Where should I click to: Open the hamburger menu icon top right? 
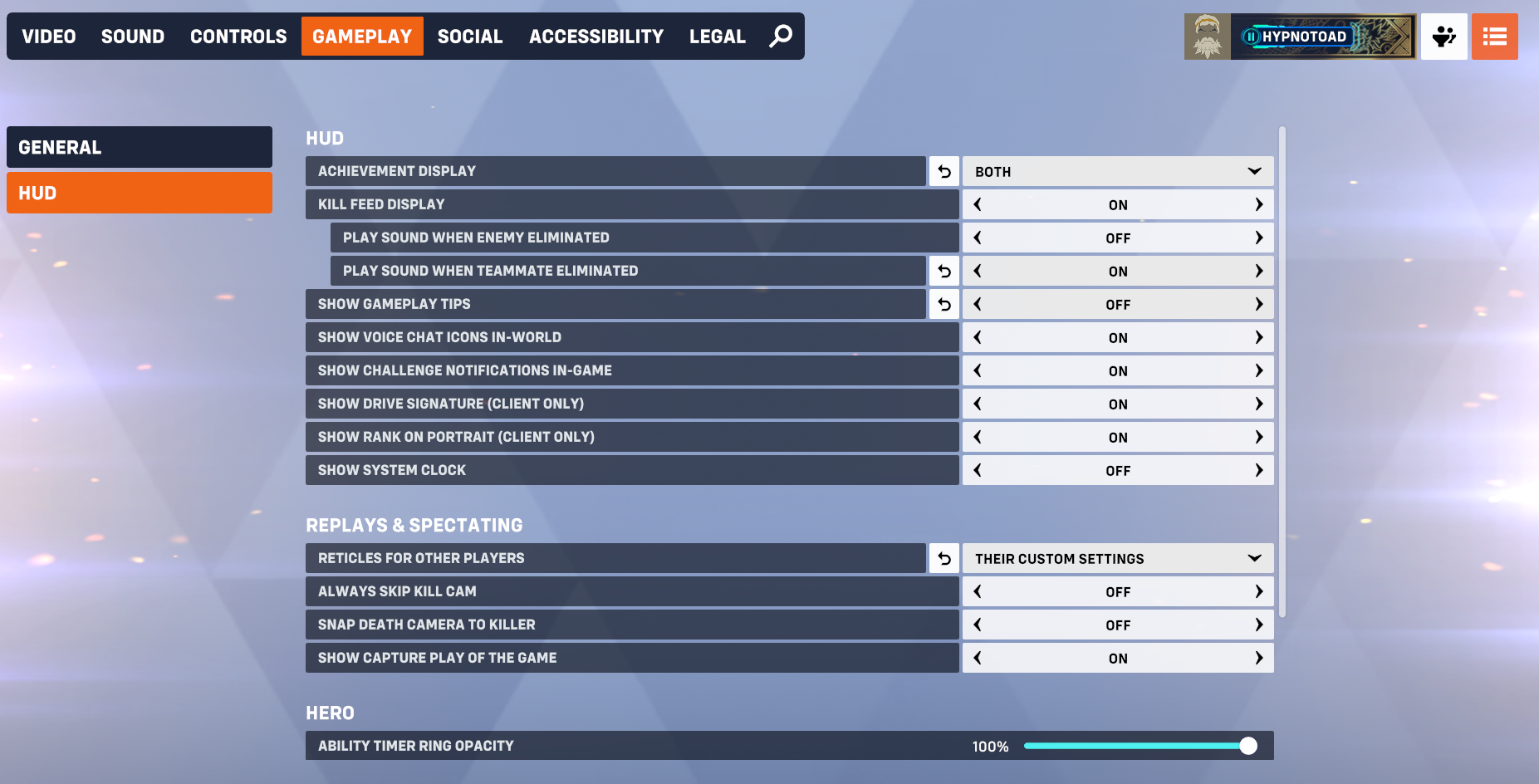(x=1495, y=36)
